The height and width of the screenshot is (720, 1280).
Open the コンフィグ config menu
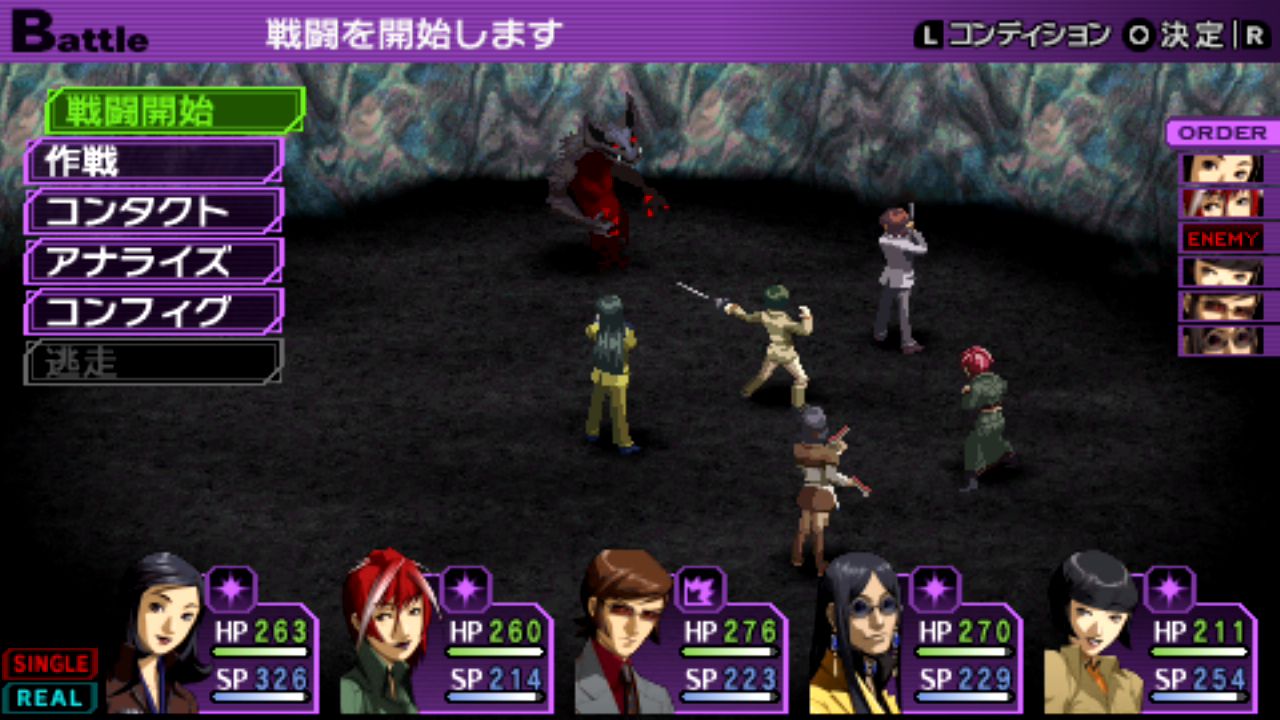[154, 311]
